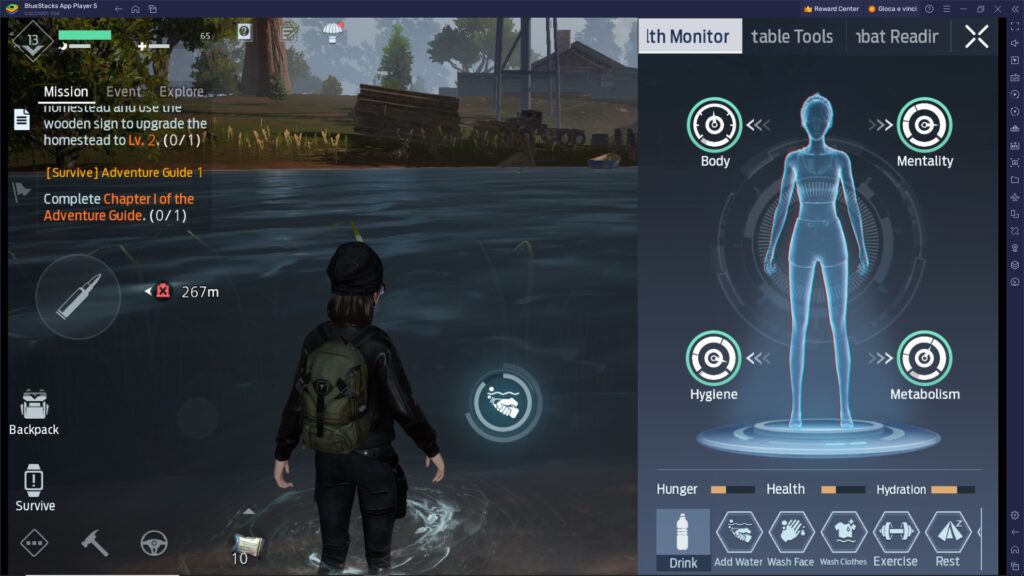Open the hammer build tool
The height and width of the screenshot is (576, 1024).
pyautogui.click(x=95, y=542)
